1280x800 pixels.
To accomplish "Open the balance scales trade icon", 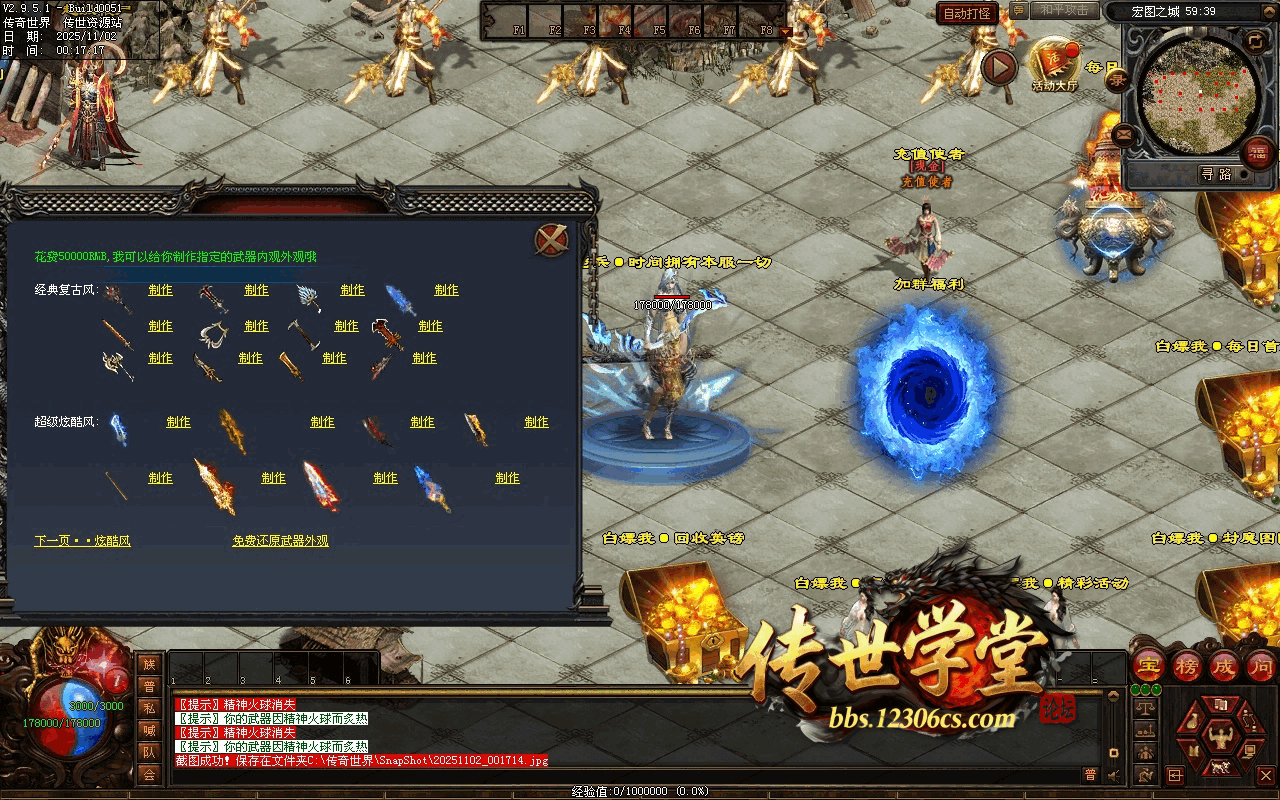I will [x=1146, y=708].
